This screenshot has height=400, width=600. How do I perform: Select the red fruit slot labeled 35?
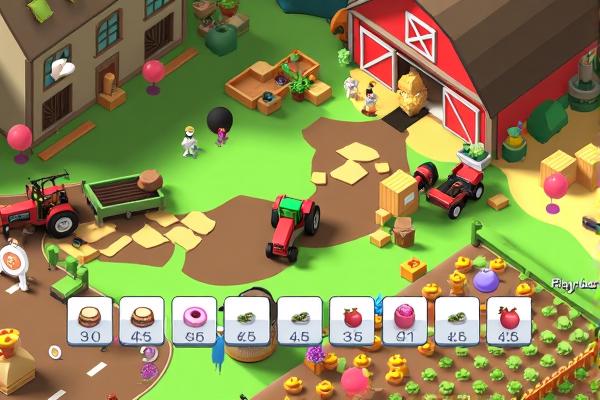click(352, 322)
